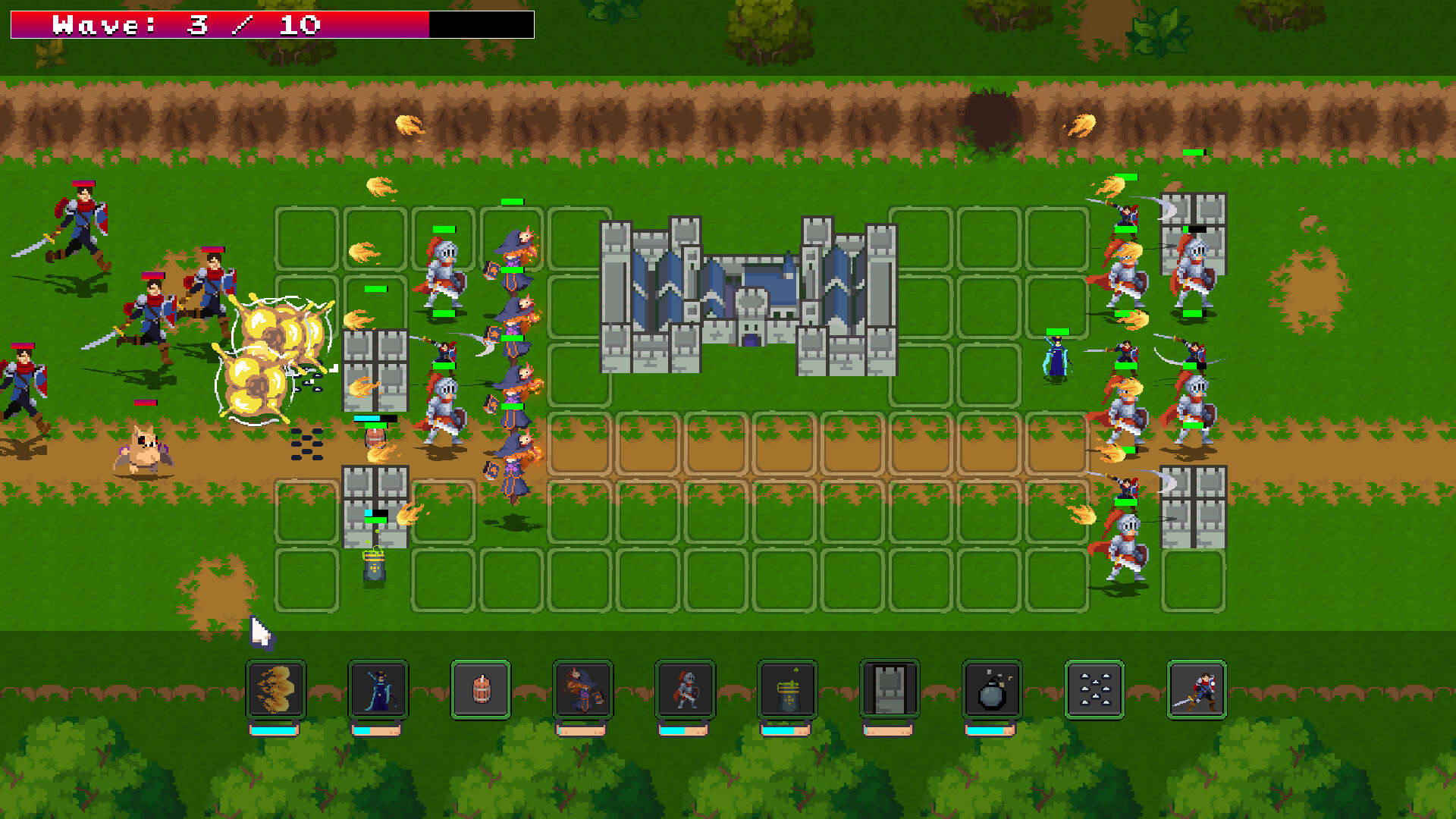The image size is (1456, 819).
Task: Select the bomb weapon icon
Action: point(993,690)
